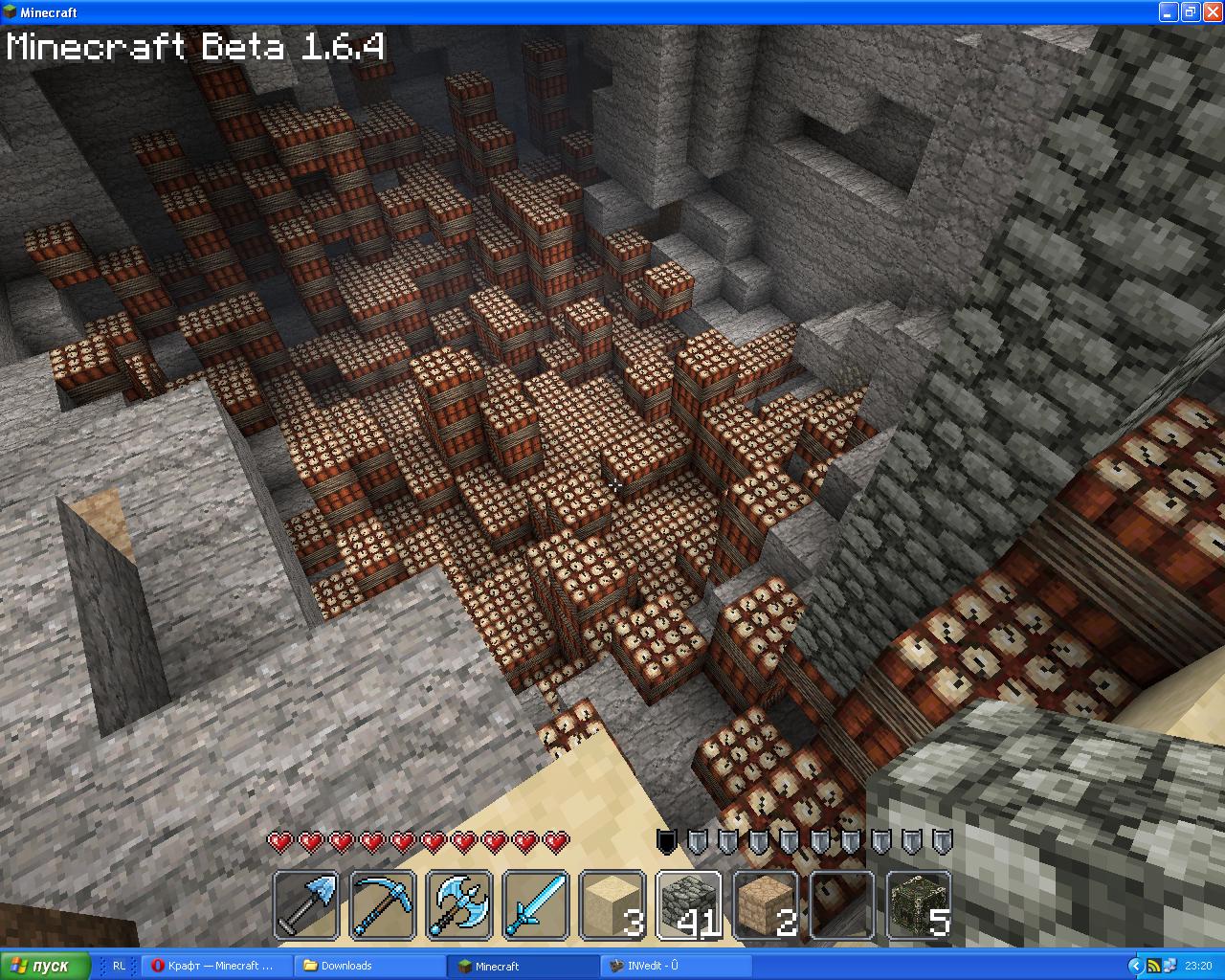
Task: Equip the diamond sword from the hotbar
Action: (x=536, y=904)
